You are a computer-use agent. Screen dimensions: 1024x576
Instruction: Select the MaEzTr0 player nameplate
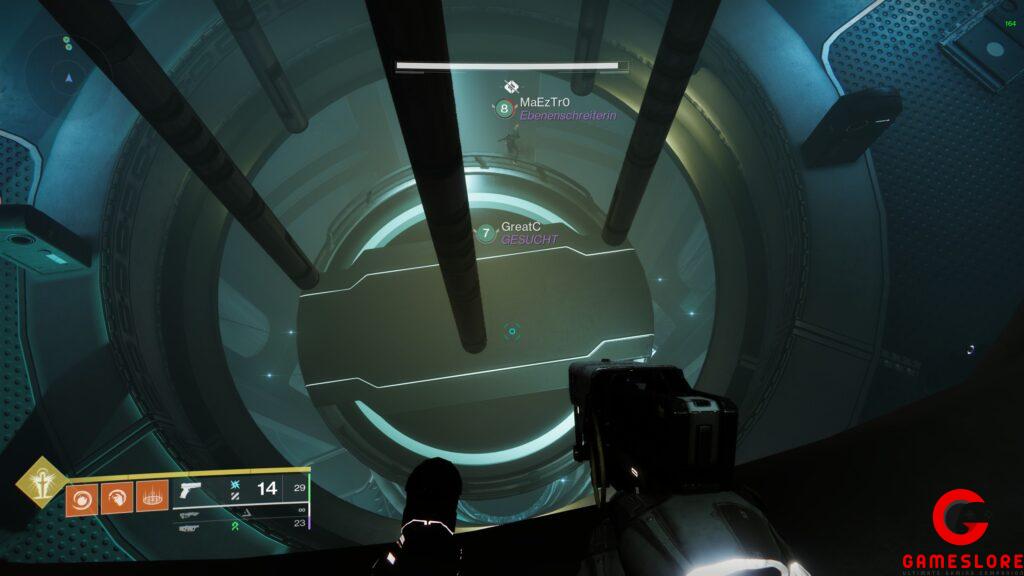544,103
